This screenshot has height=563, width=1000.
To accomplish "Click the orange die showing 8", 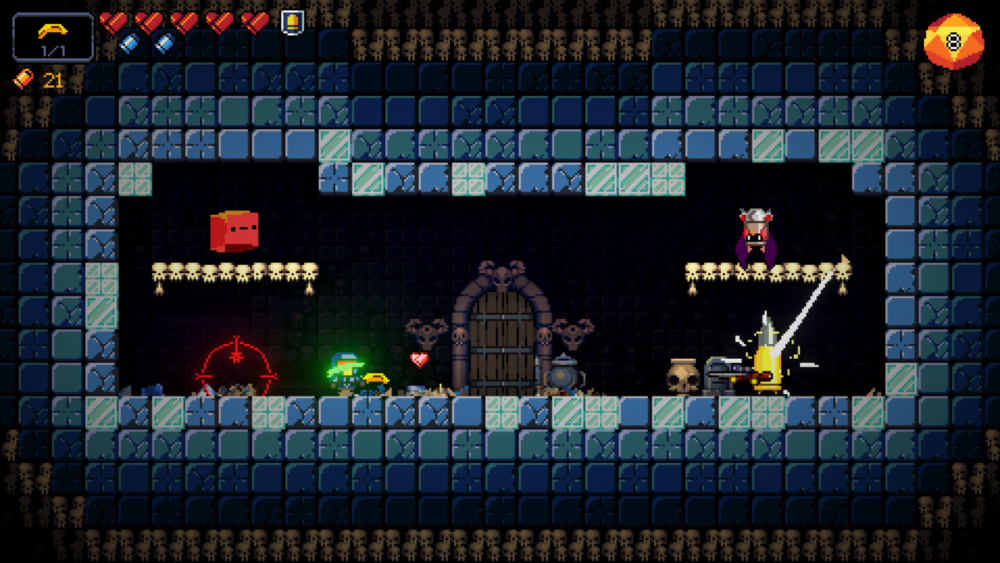I will [952, 42].
